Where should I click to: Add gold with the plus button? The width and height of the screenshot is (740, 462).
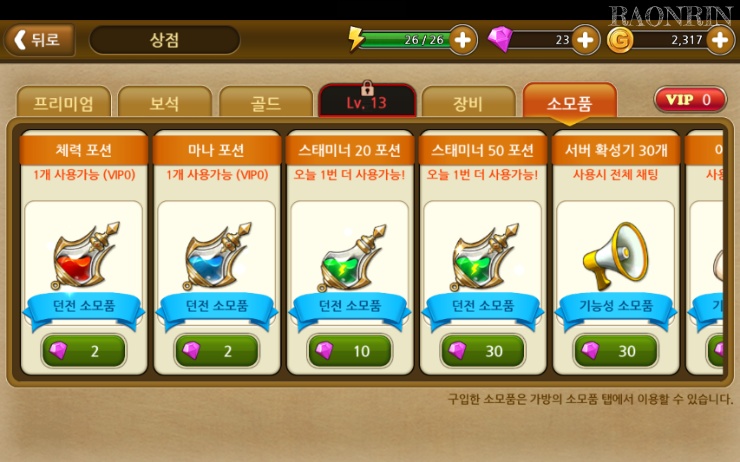(719, 40)
